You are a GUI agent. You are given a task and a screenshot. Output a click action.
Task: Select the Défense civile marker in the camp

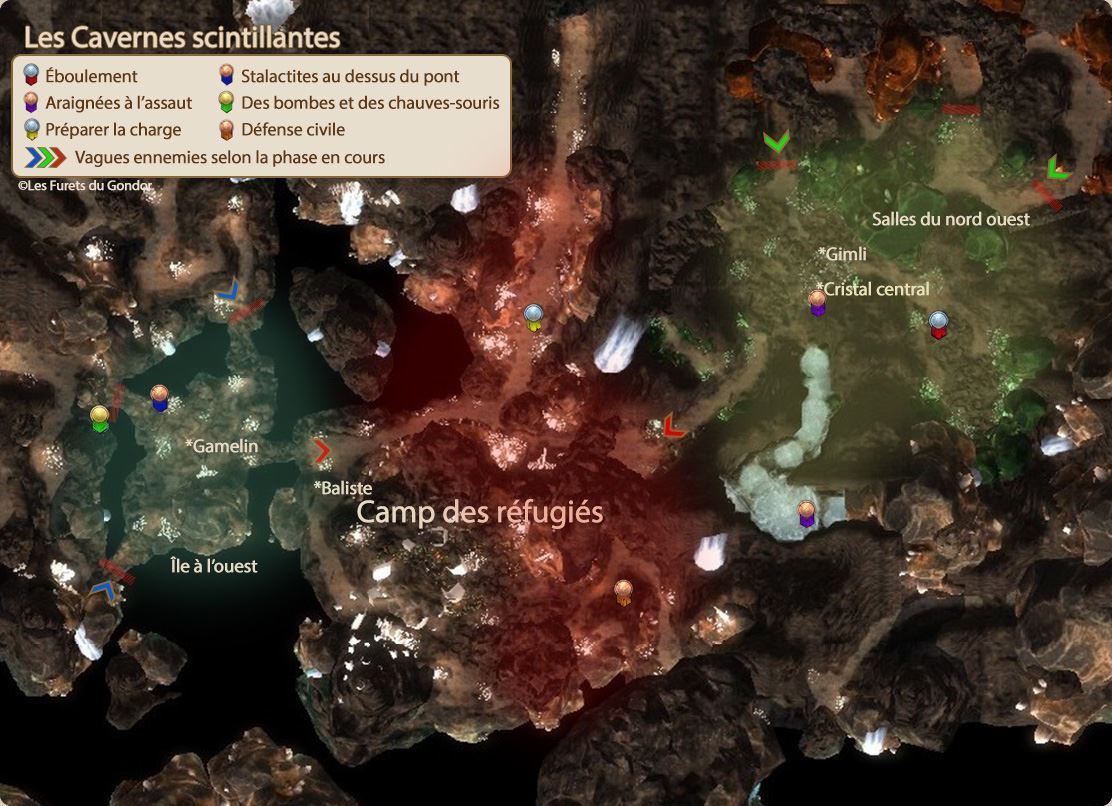(x=623, y=592)
